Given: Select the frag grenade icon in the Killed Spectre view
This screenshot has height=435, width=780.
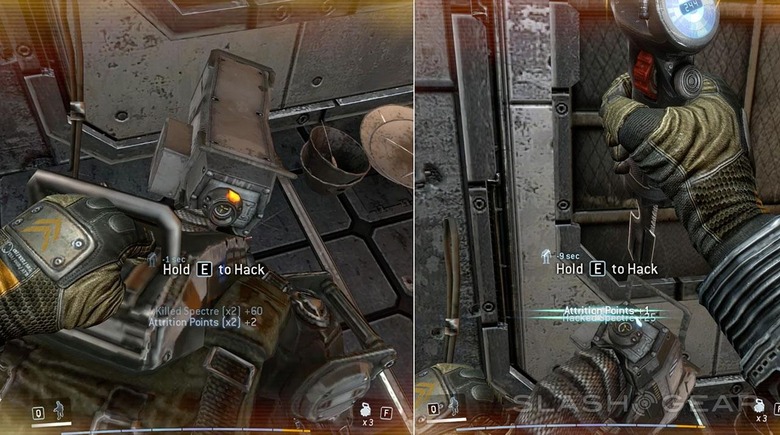Looking at the screenshot, I should pos(367,411).
